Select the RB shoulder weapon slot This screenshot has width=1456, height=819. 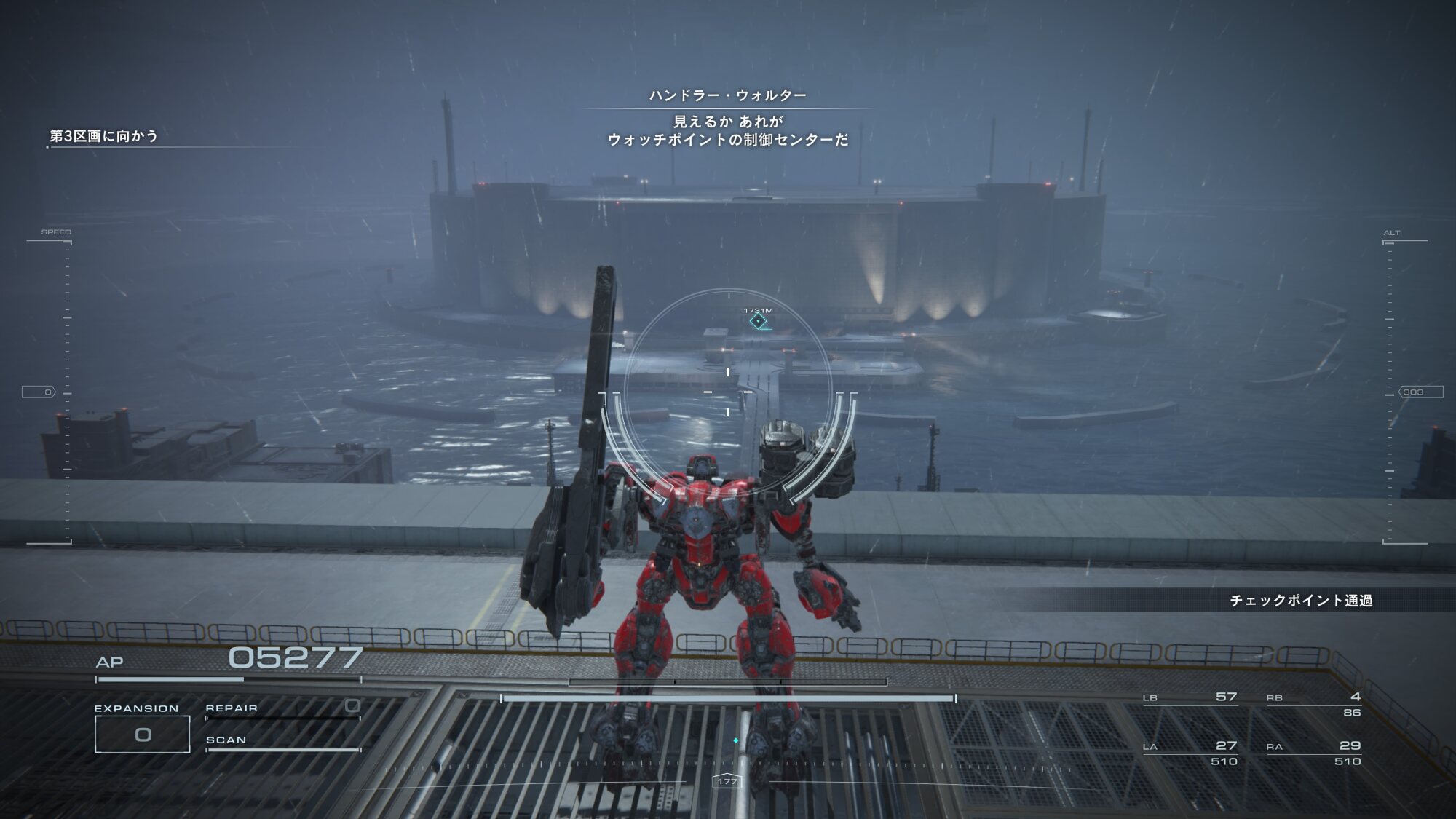pyautogui.click(x=1313, y=703)
